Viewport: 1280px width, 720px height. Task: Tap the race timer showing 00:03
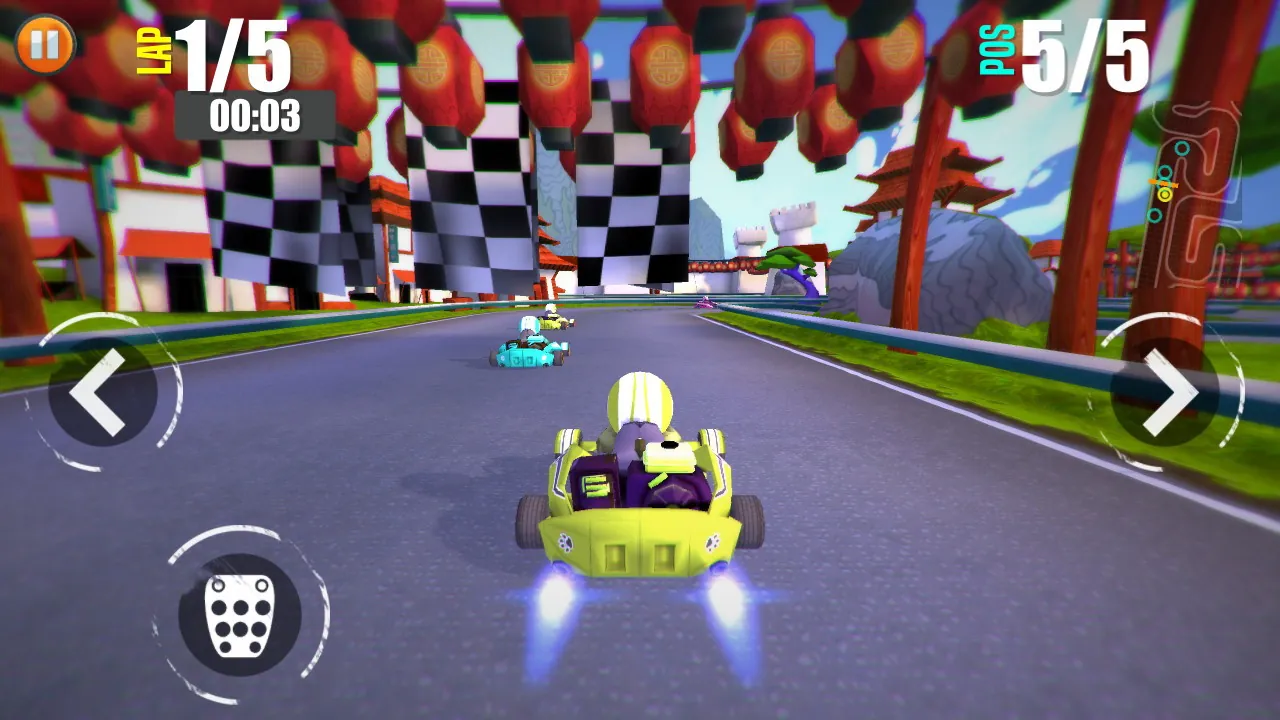pyautogui.click(x=254, y=113)
